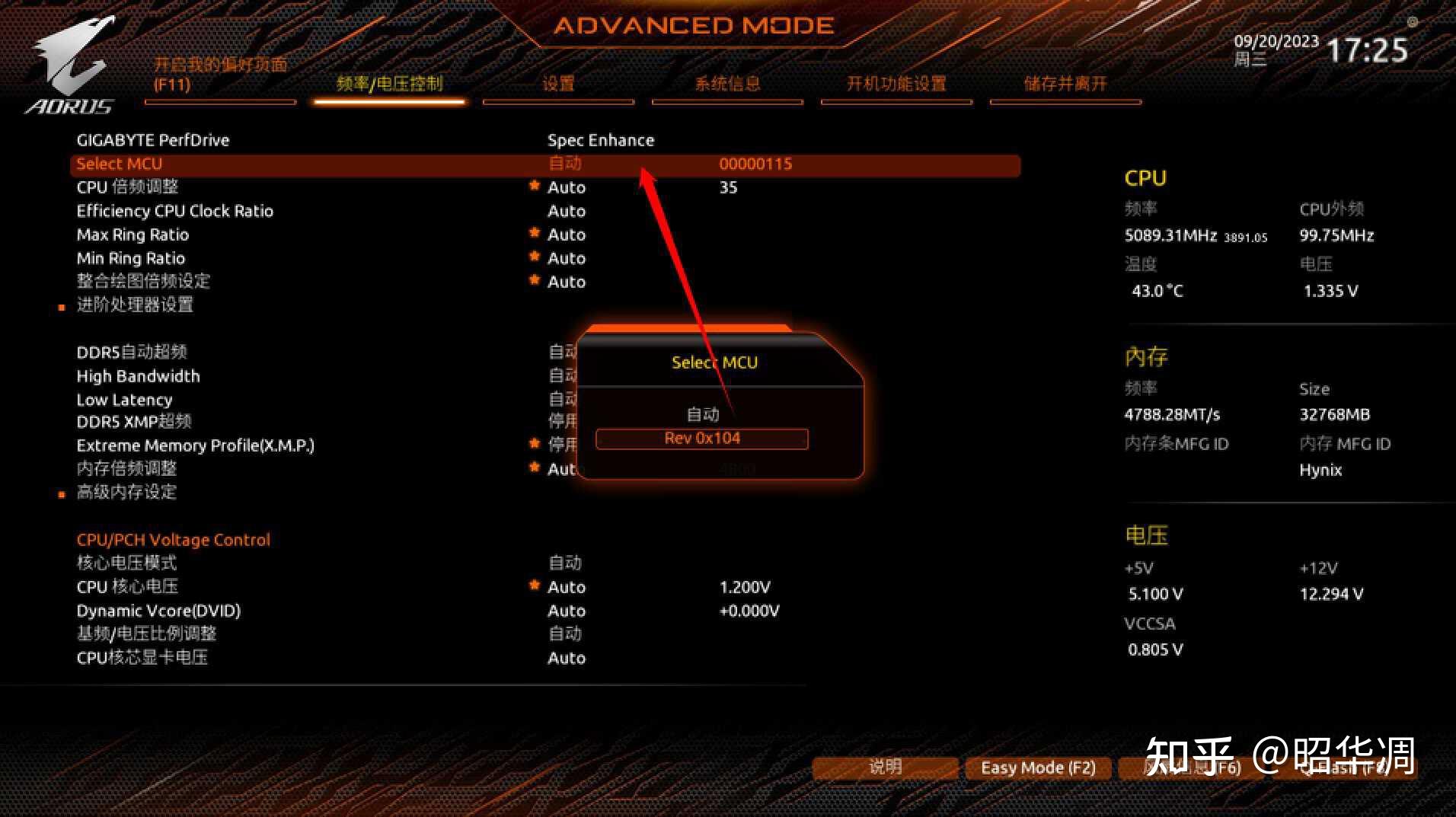
Task: Open the 高级内存设定 submenu
Action: pos(126,493)
